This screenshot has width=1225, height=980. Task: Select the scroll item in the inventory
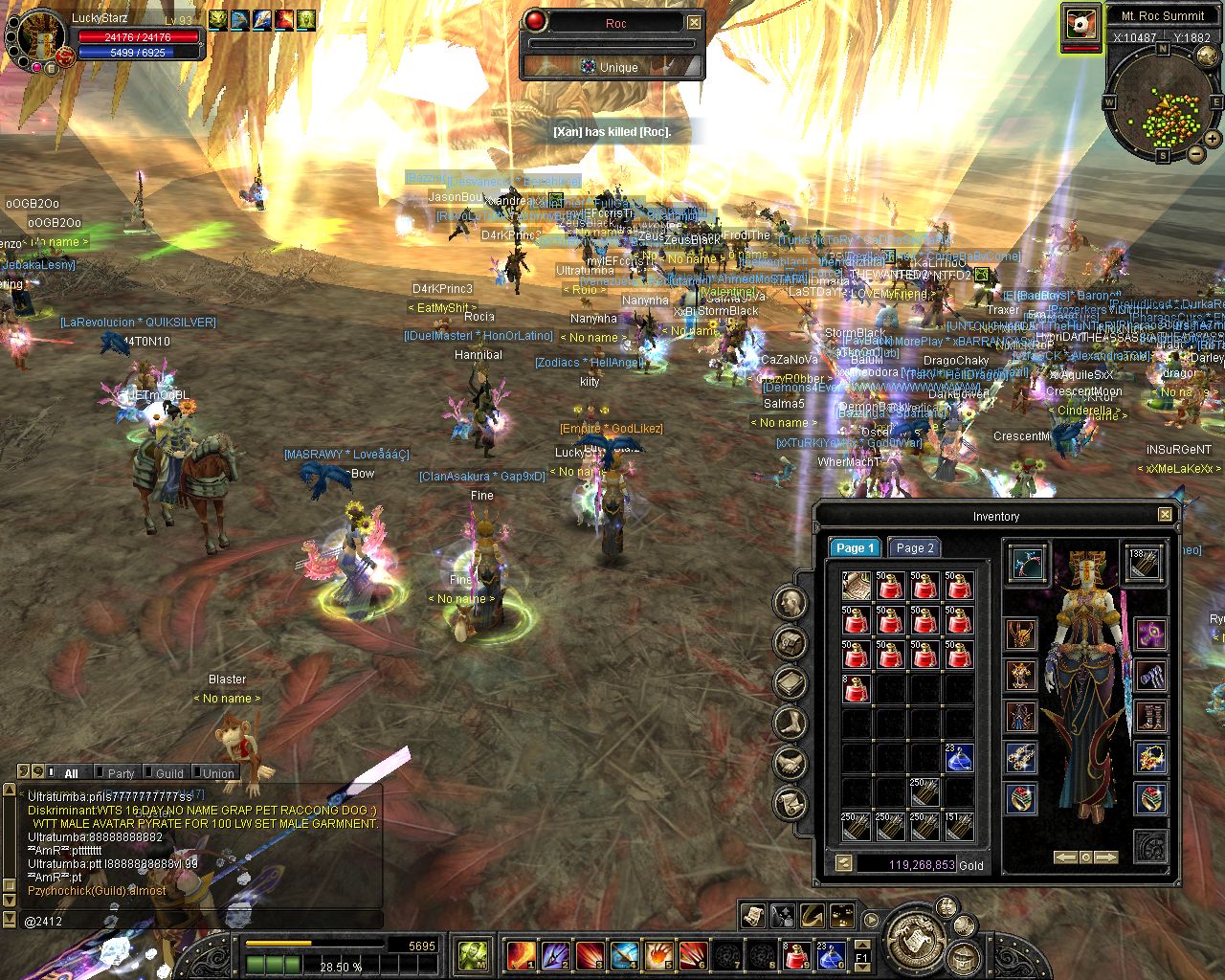[x=856, y=585]
